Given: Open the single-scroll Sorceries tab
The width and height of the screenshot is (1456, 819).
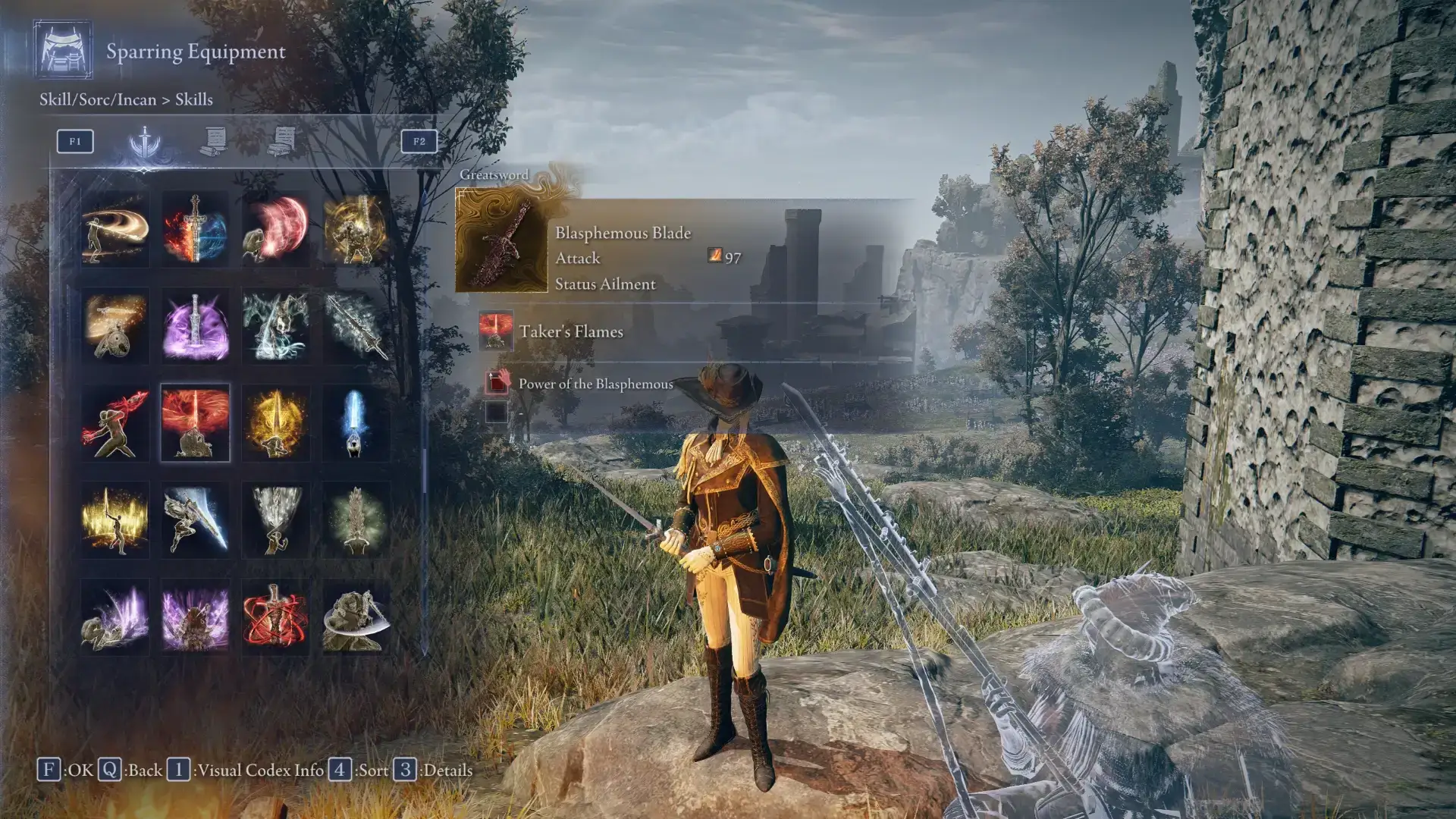Looking at the screenshot, I should 214,142.
